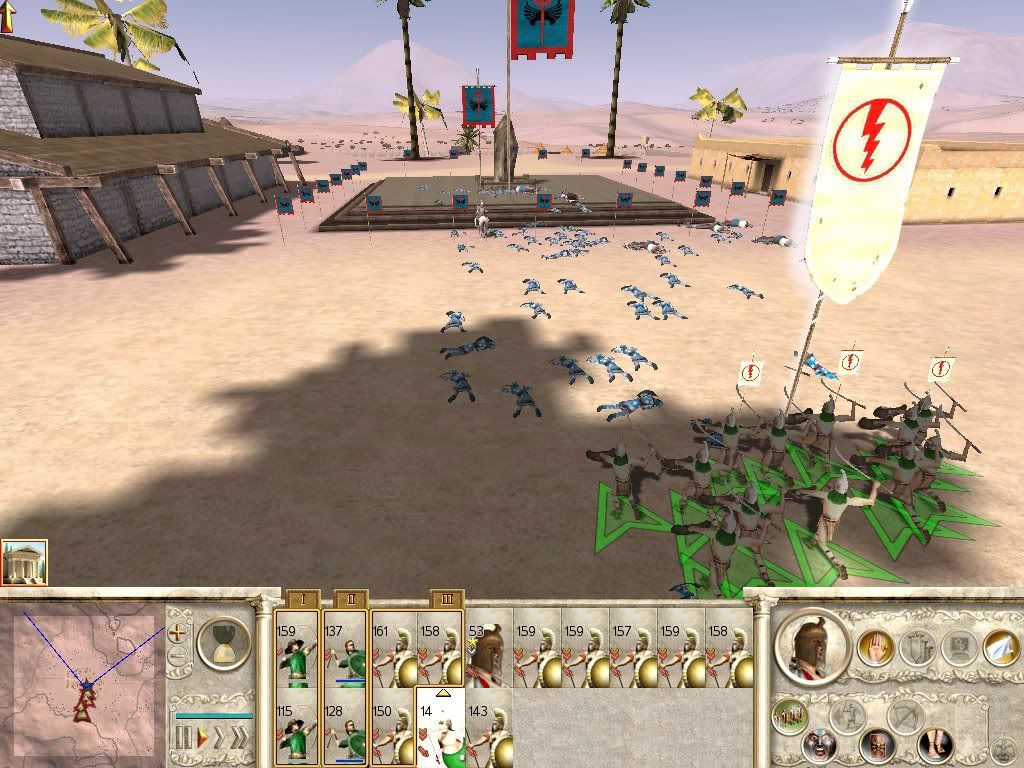Select the hoplite unit card with 143 men
1024x768 pixels.
[489, 726]
